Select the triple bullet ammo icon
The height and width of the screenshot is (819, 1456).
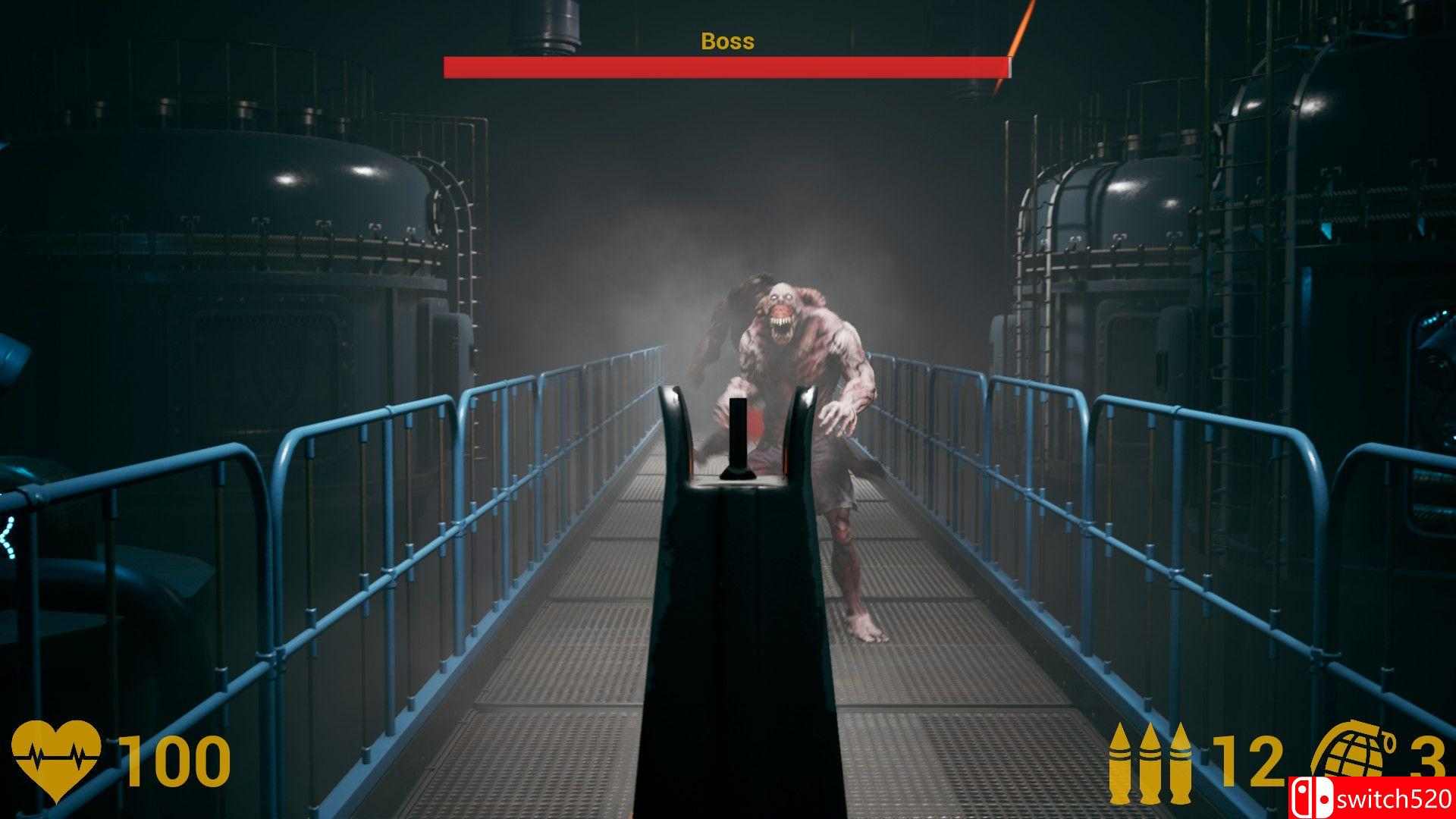pos(1150,764)
